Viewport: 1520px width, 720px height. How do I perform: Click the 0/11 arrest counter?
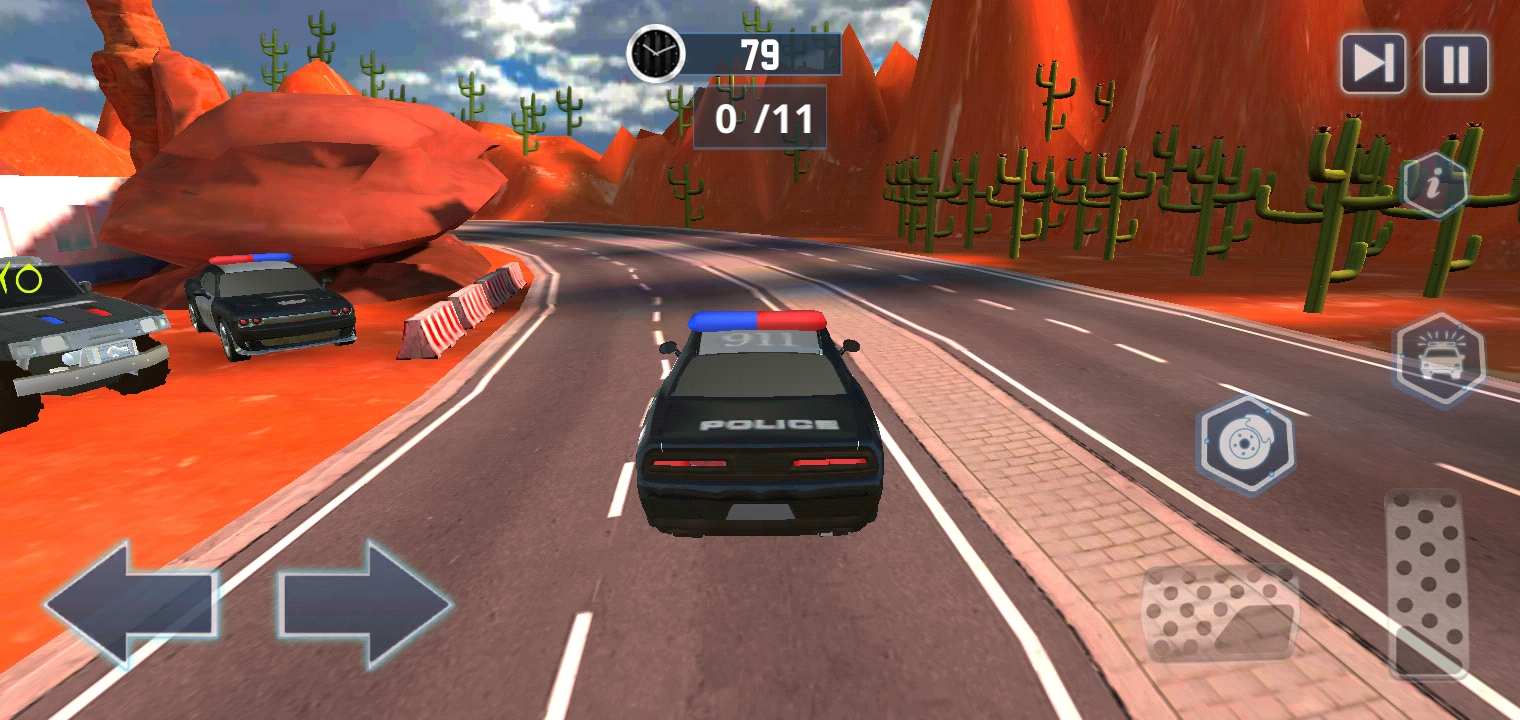click(x=759, y=121)
